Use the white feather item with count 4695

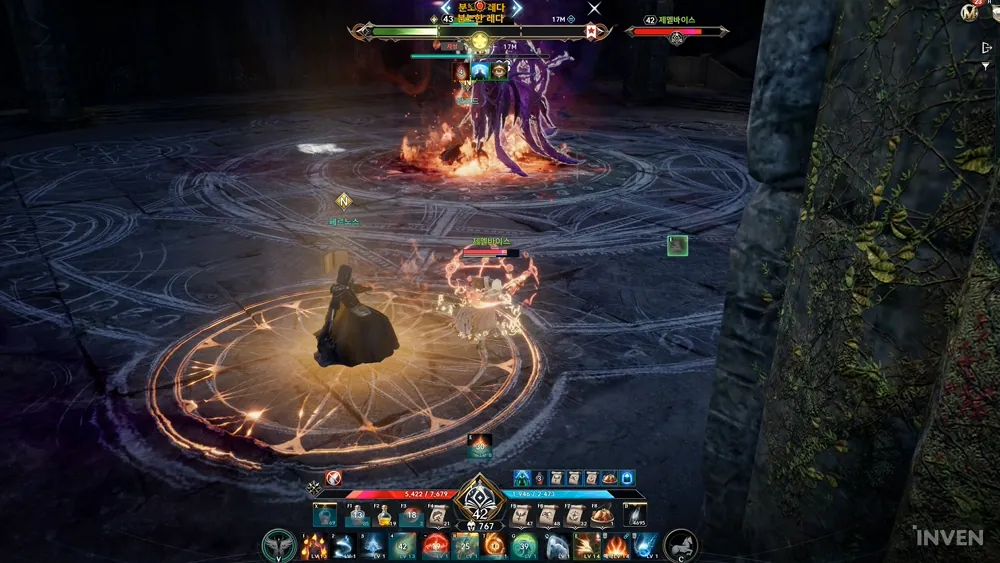[x=636, y=515]
